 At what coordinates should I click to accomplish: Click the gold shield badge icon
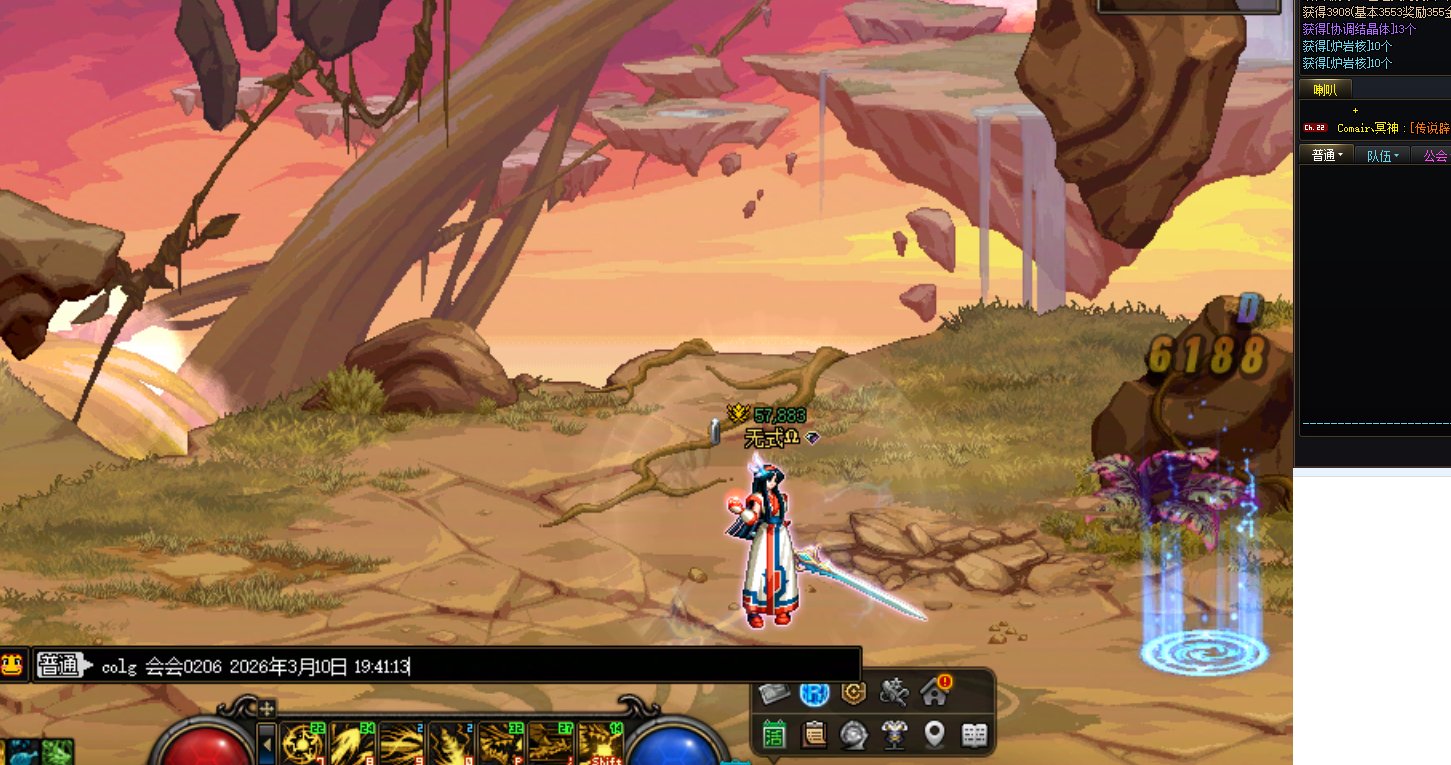coord(854,691)
